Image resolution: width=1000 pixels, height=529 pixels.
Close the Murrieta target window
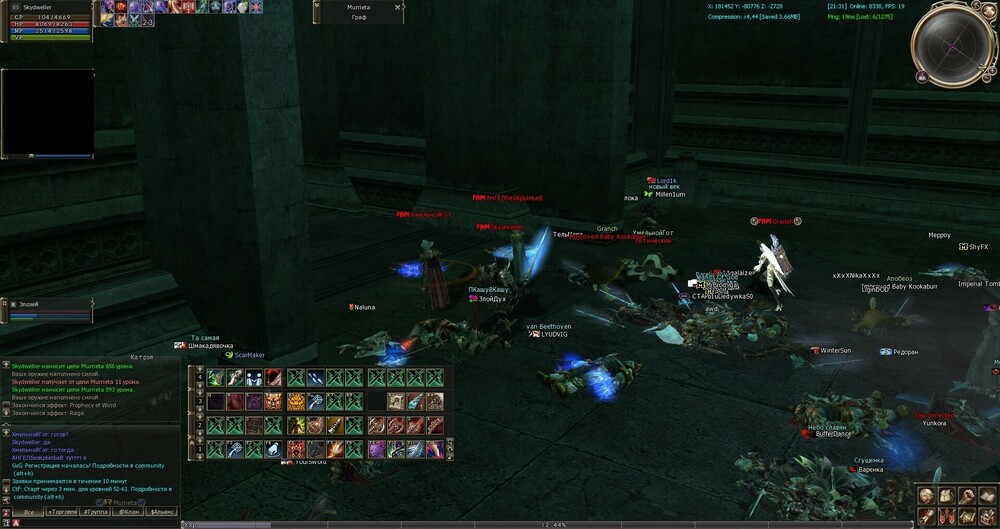click(398, 7)
